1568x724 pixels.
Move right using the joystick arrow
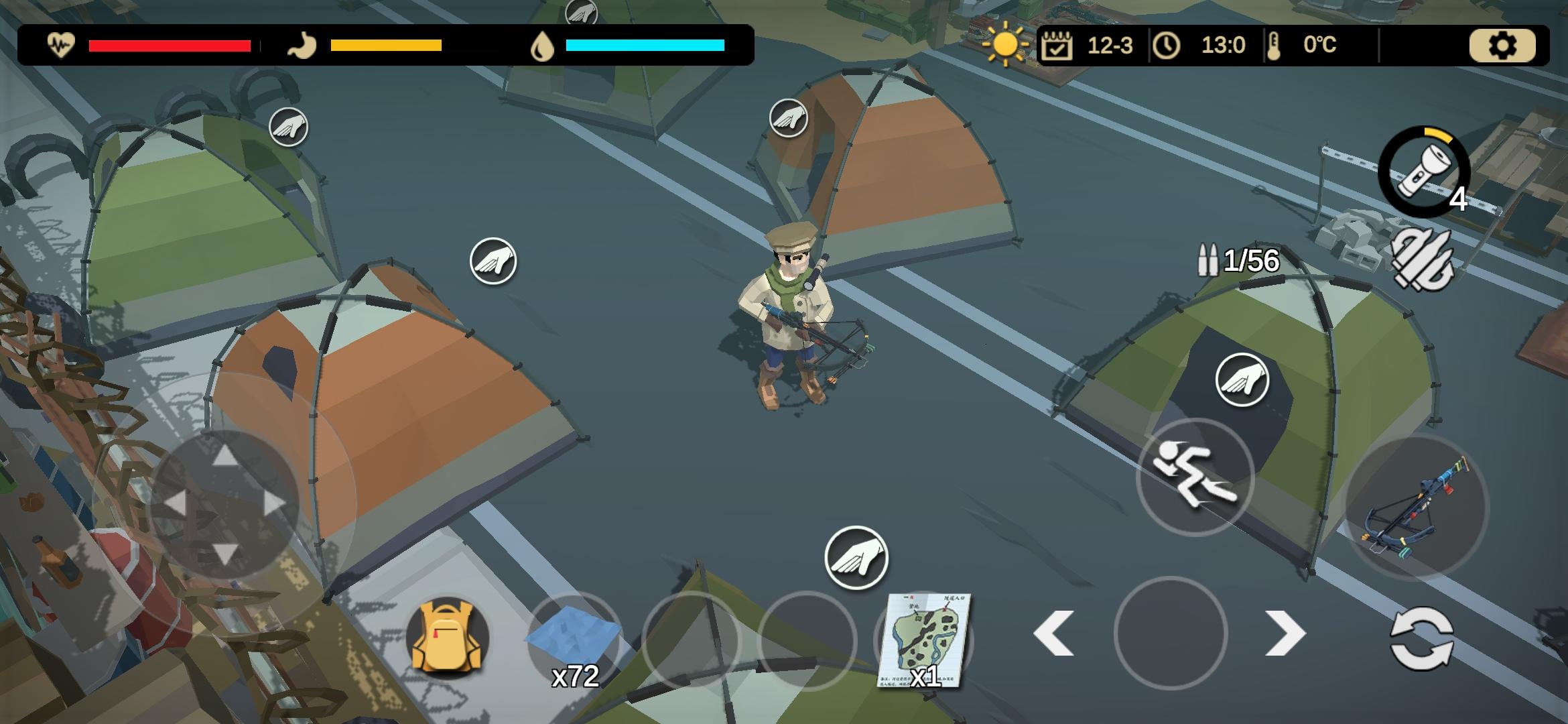(x=273, y=503)
